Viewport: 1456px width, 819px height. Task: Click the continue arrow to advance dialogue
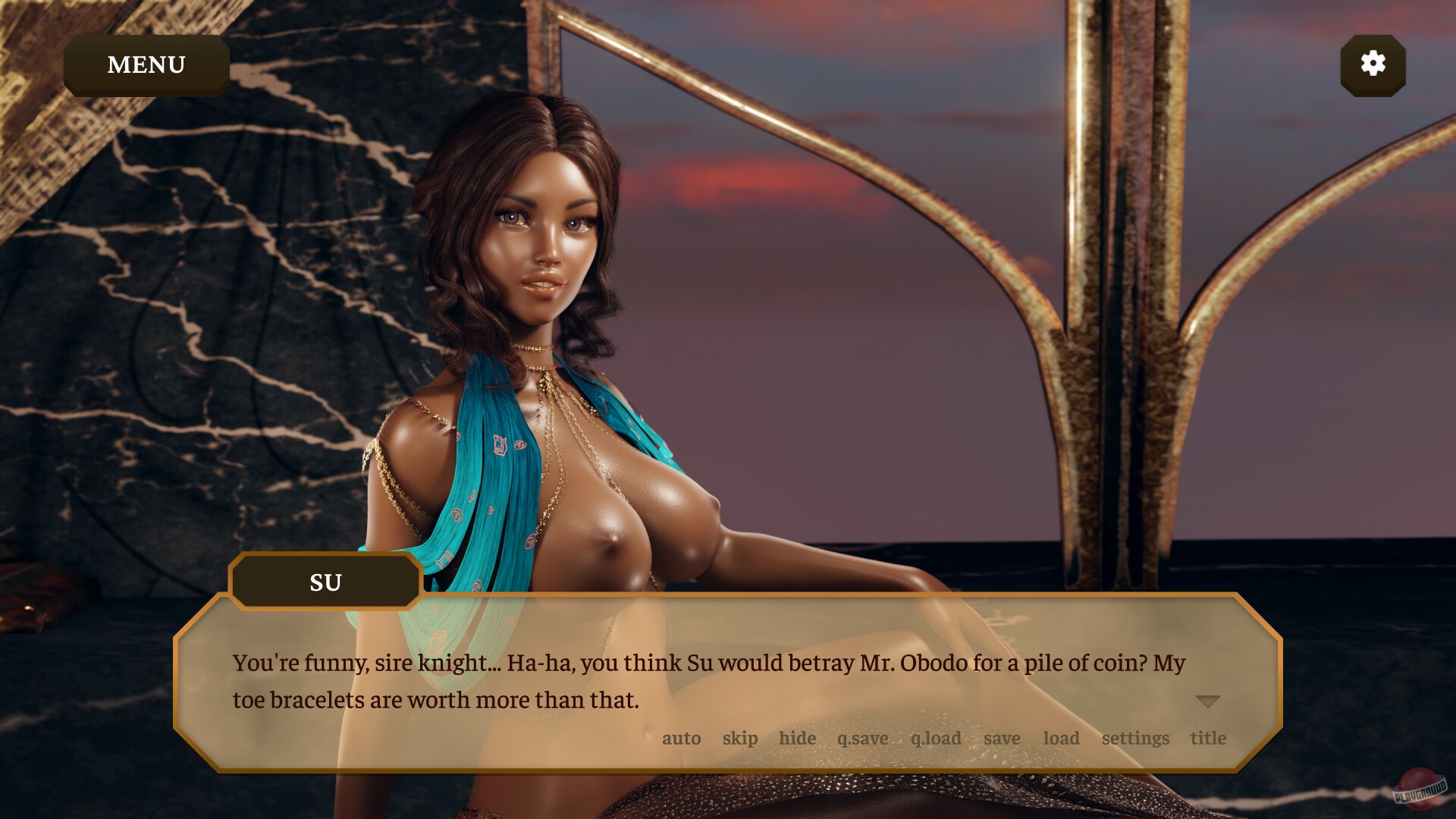tap(1209, 701)
